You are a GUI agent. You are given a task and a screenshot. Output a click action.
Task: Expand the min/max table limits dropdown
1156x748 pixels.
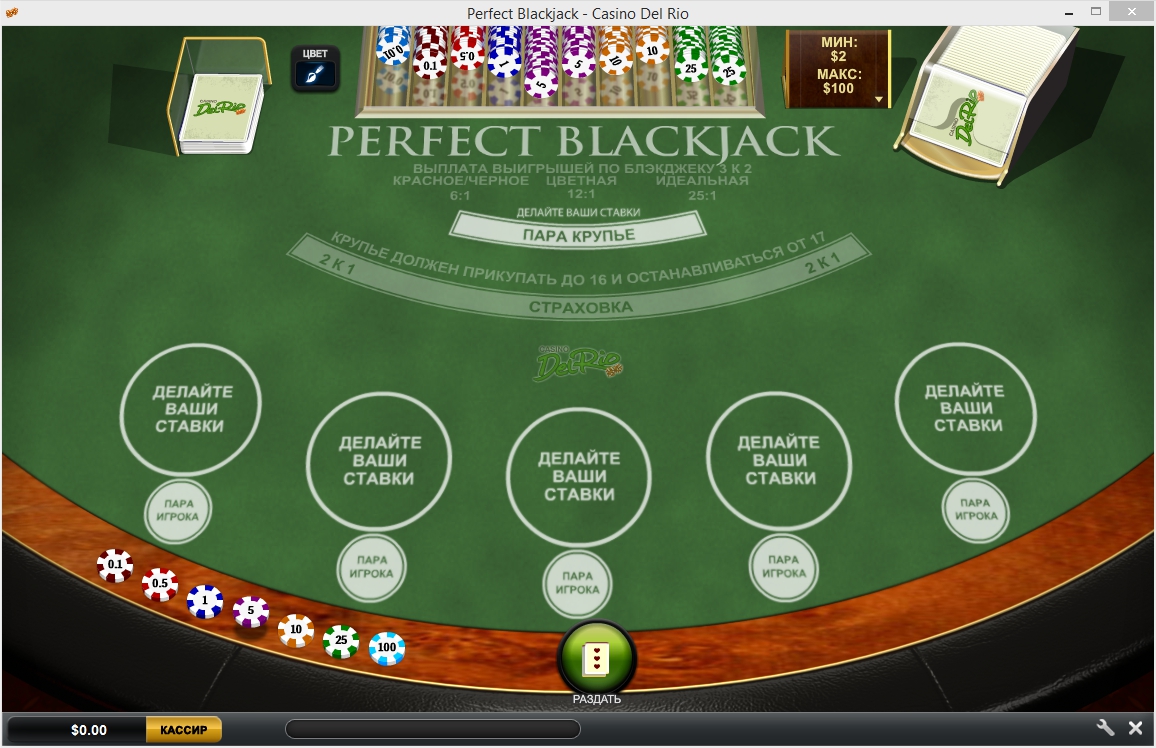pyautogui.click(x=879, y=99)
